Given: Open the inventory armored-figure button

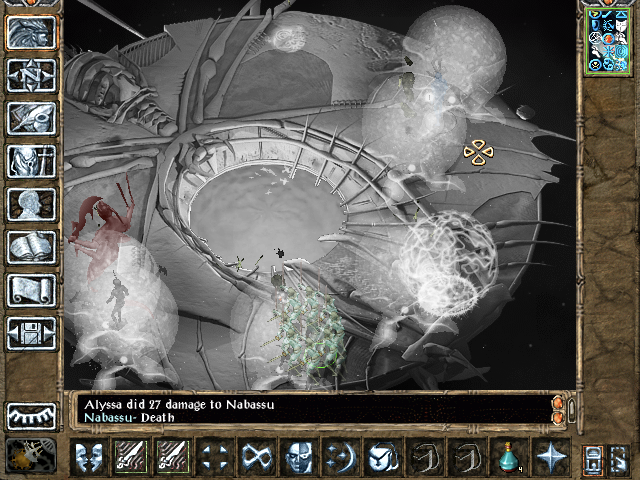Looking at the screenshot, I should (x=32, y=161).
